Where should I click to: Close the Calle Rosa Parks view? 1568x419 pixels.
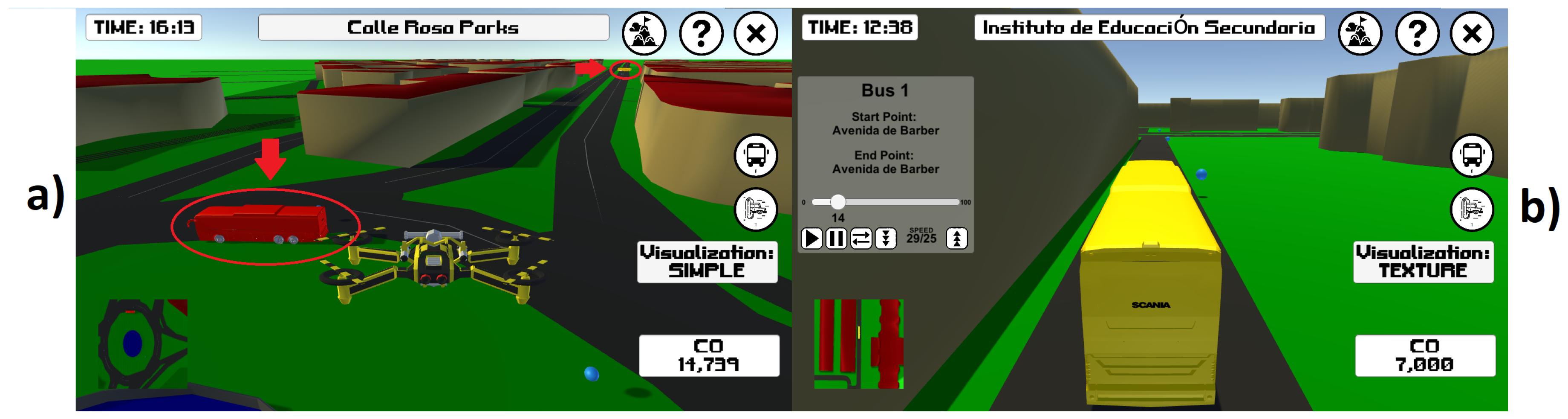click(x=755, y=34)
